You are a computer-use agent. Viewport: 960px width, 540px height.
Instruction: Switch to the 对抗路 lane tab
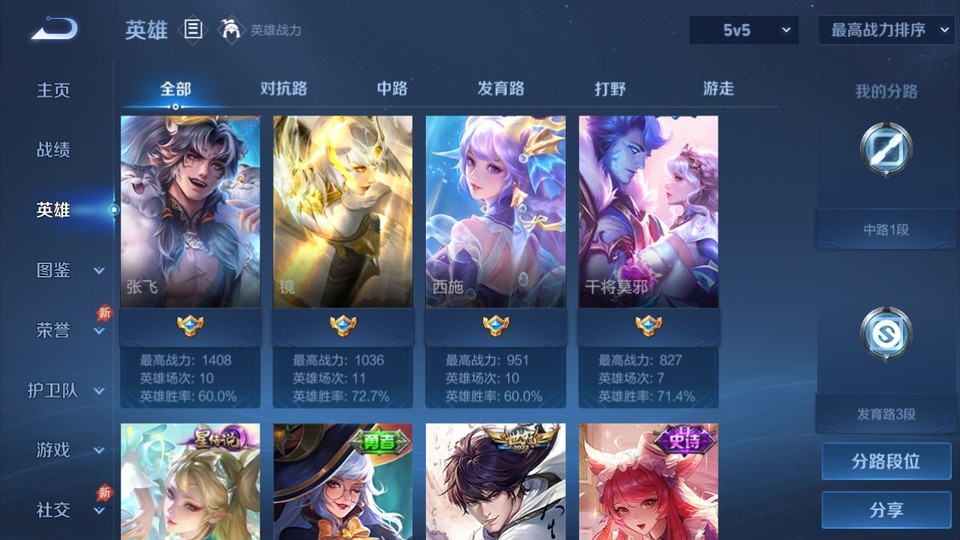coord(284,88)
